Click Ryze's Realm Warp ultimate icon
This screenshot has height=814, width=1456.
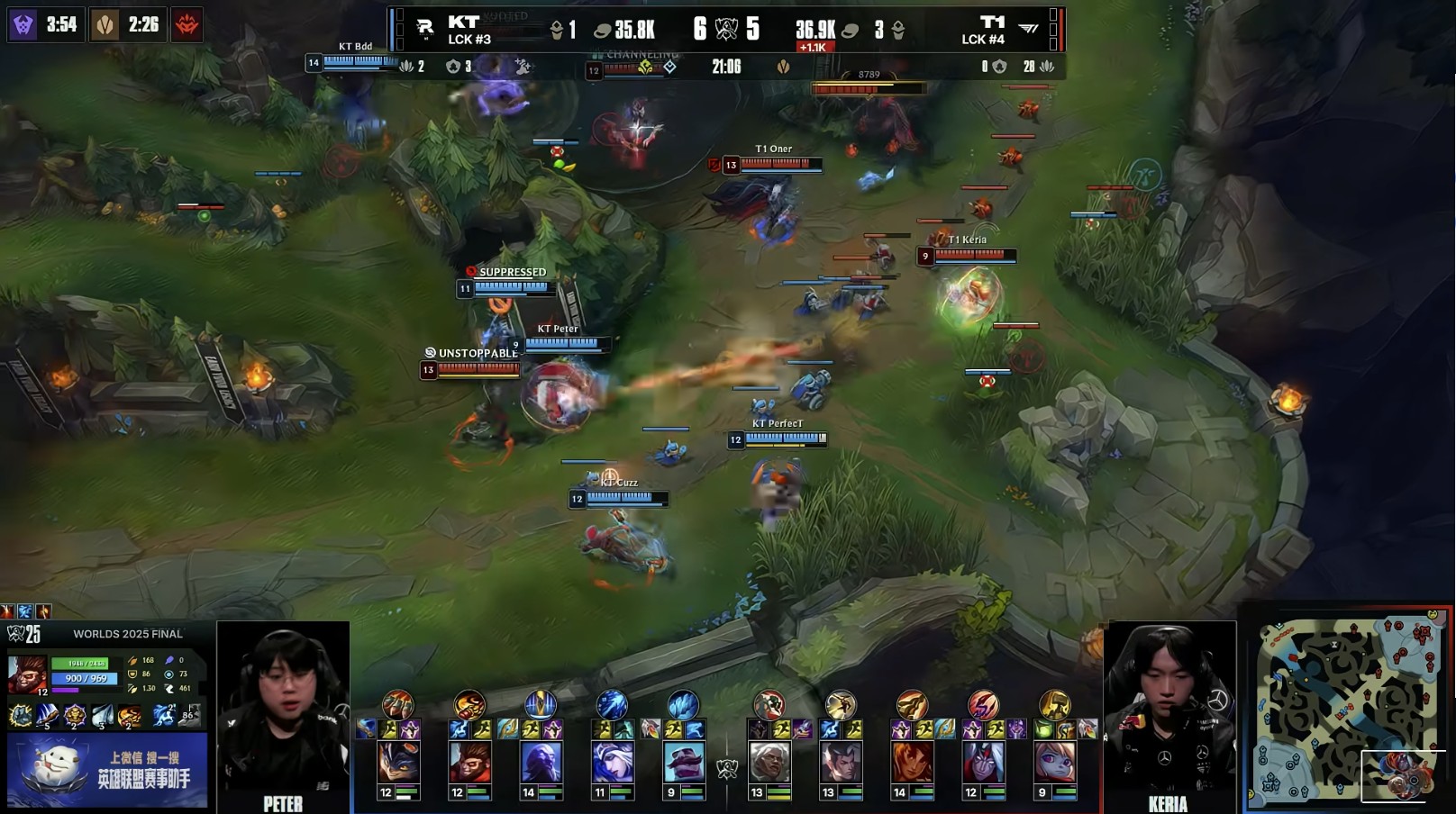(x=541, y=704)
